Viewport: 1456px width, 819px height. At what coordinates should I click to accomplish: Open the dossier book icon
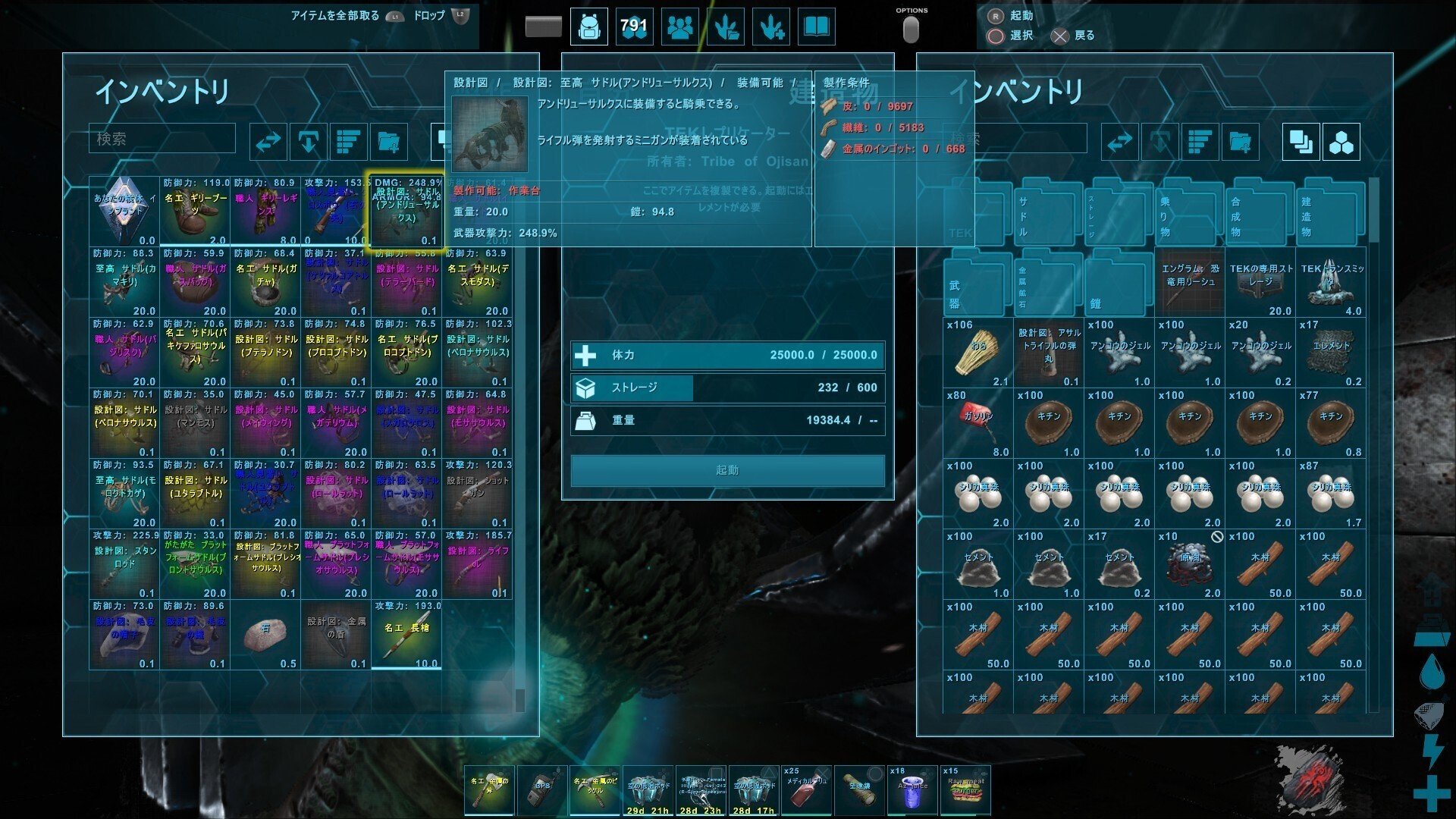click(816, 27)
